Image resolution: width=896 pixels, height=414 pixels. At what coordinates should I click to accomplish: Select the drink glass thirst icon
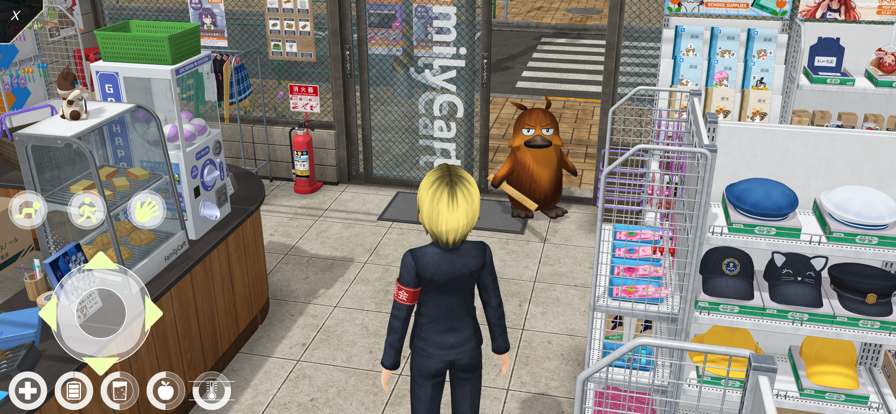pyautogui.click(x=120, y=391)
